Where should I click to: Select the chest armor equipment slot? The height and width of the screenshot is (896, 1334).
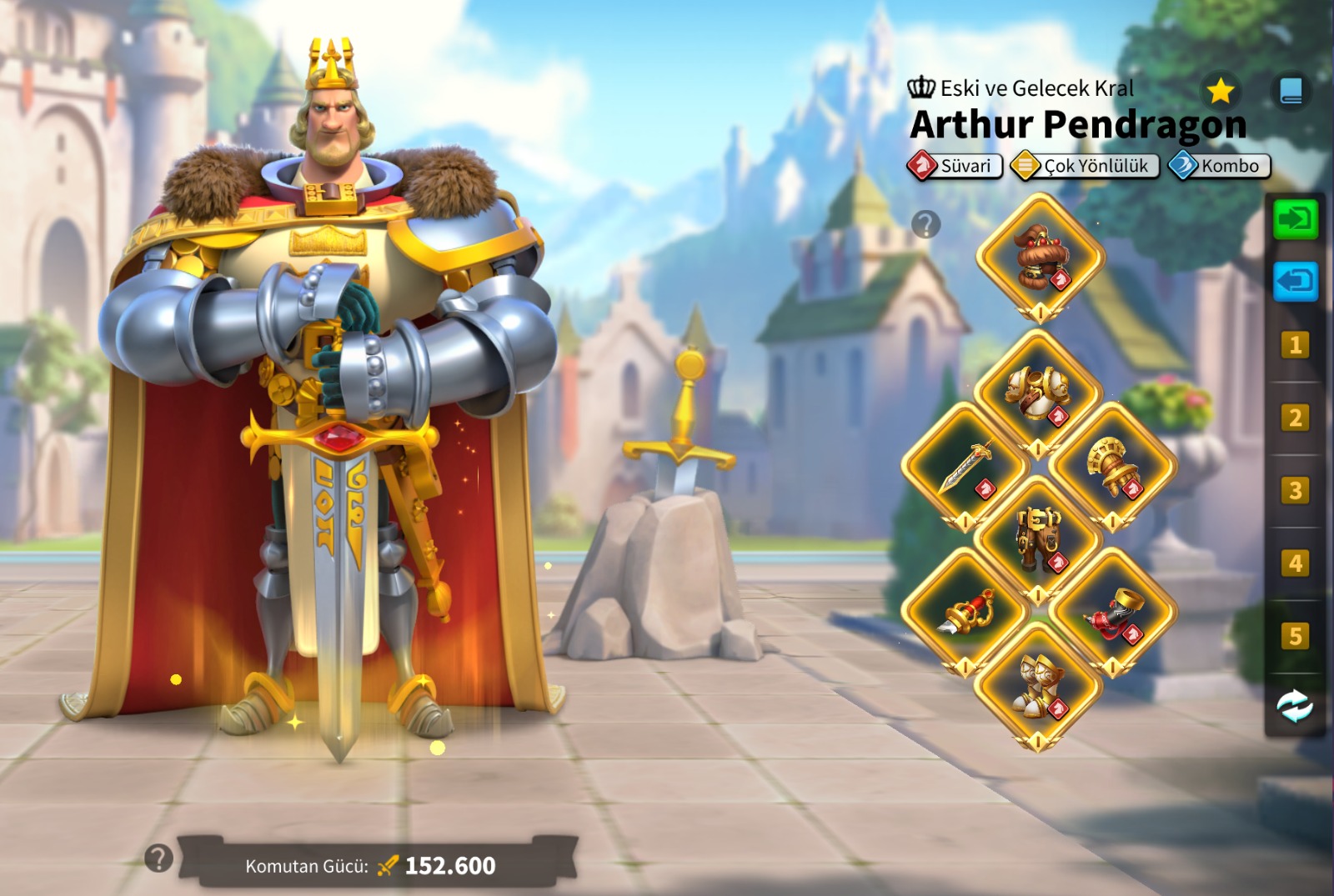tap(1038, 391)
